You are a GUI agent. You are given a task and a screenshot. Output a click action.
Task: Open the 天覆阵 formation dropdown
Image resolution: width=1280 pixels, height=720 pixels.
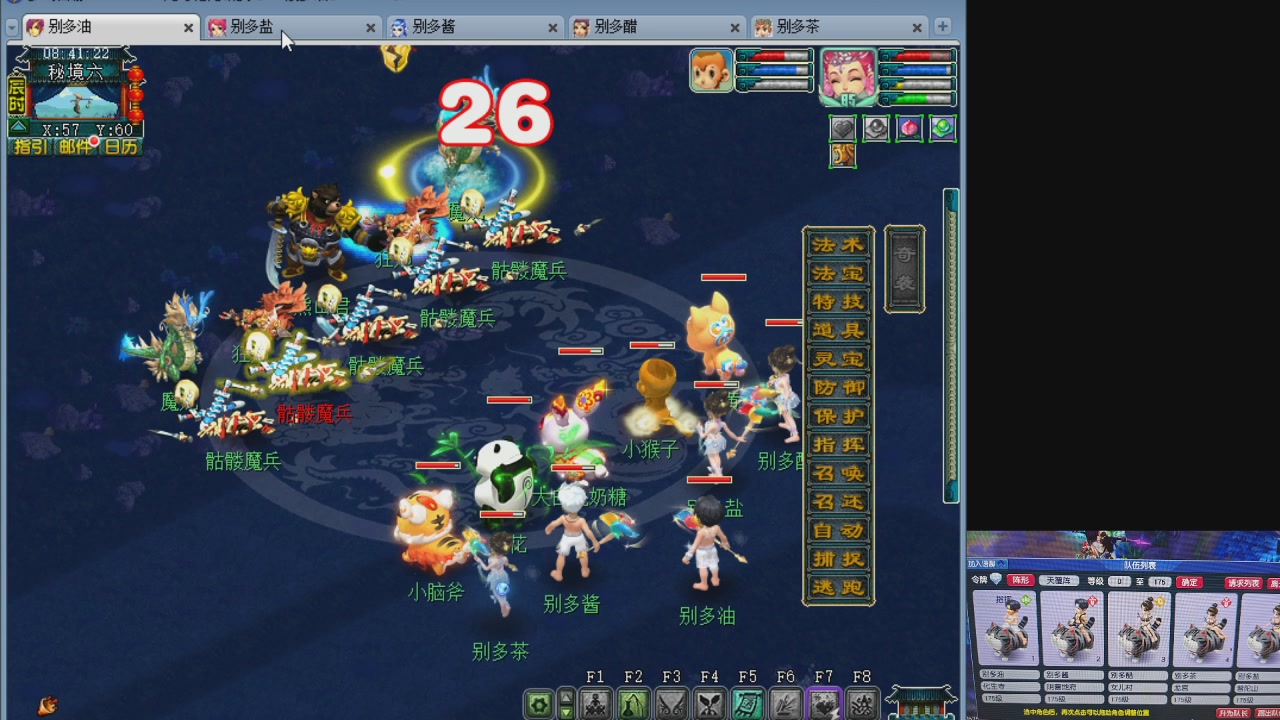[1059, 581]
